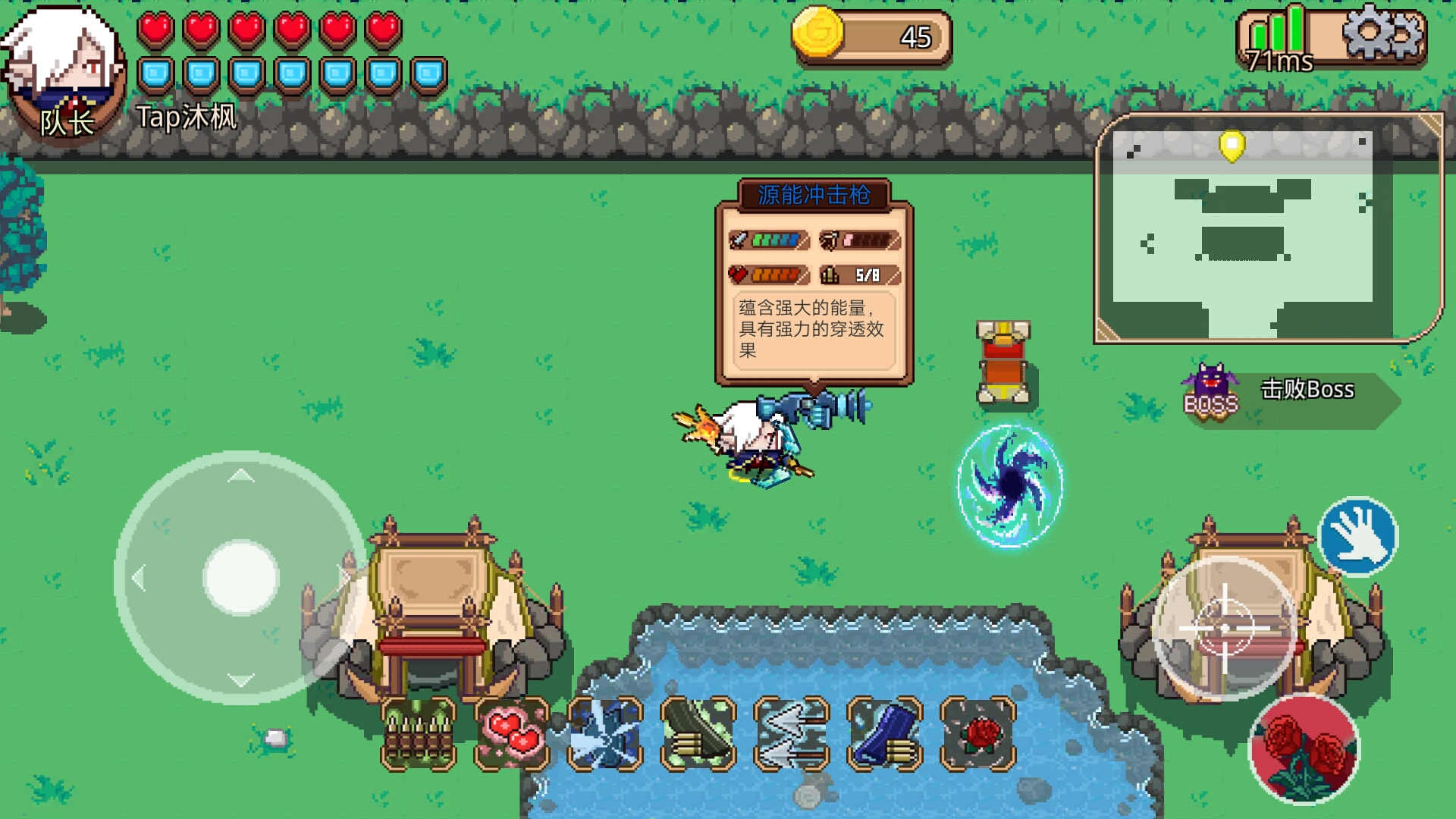Select the blue magazine with bullets icon
Screen dimensions: 1456x819
pyautogui.click(x=885, y=734)
